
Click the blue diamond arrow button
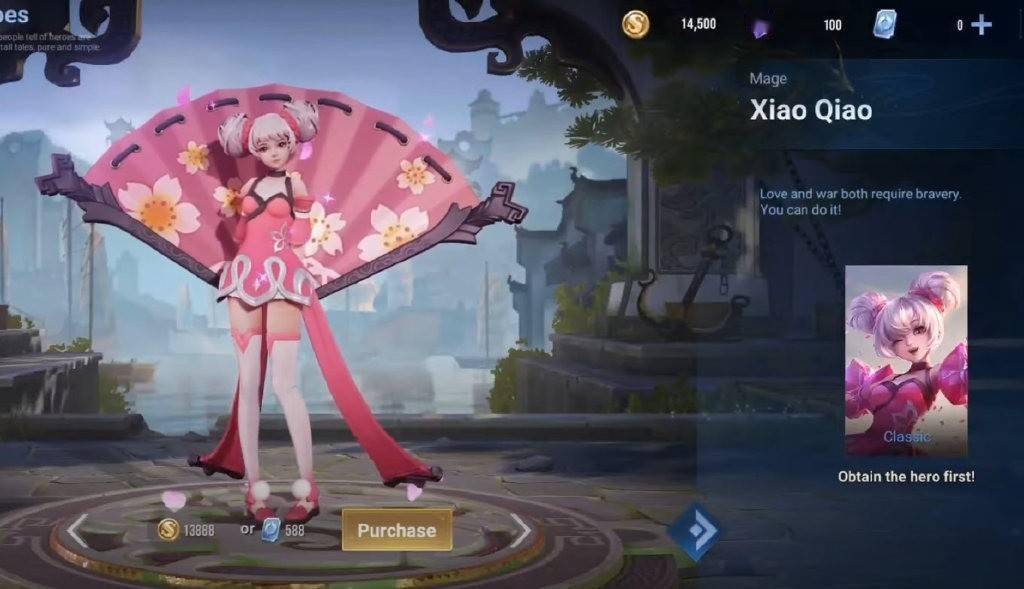tap(692, 532)
